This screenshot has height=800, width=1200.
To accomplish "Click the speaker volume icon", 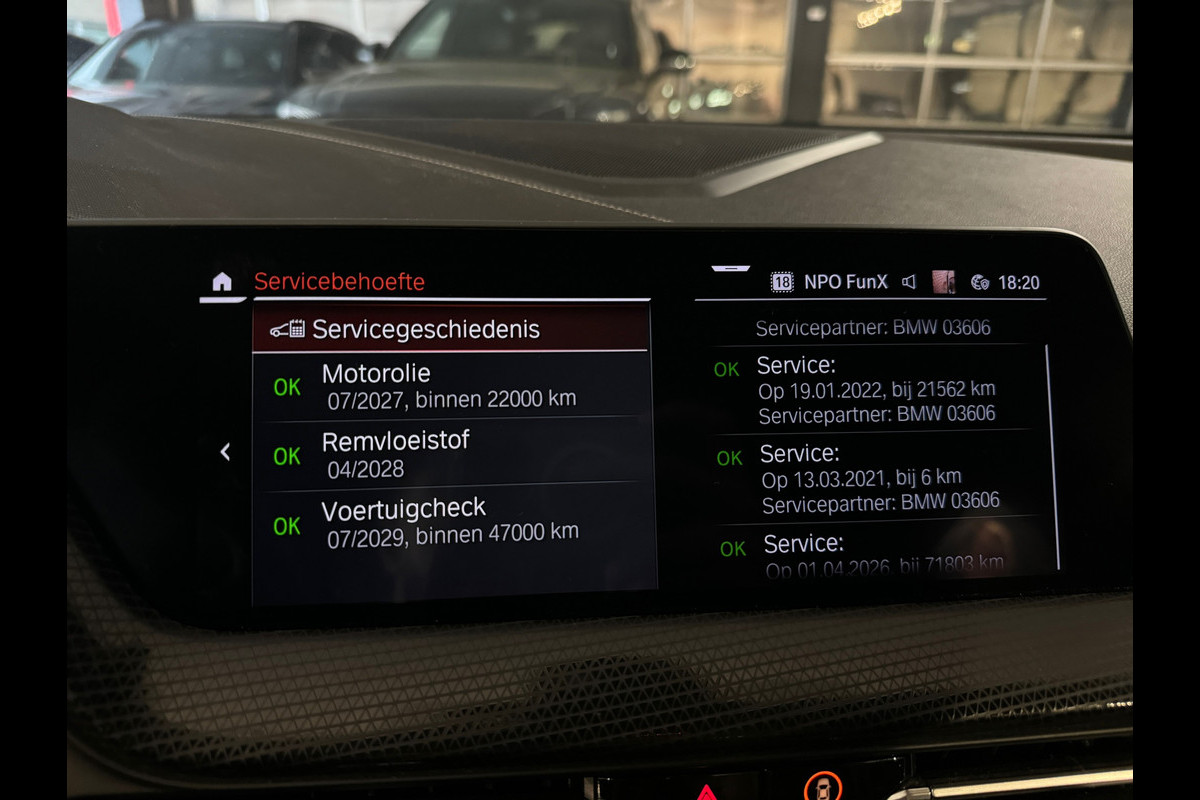I will 909,282.
